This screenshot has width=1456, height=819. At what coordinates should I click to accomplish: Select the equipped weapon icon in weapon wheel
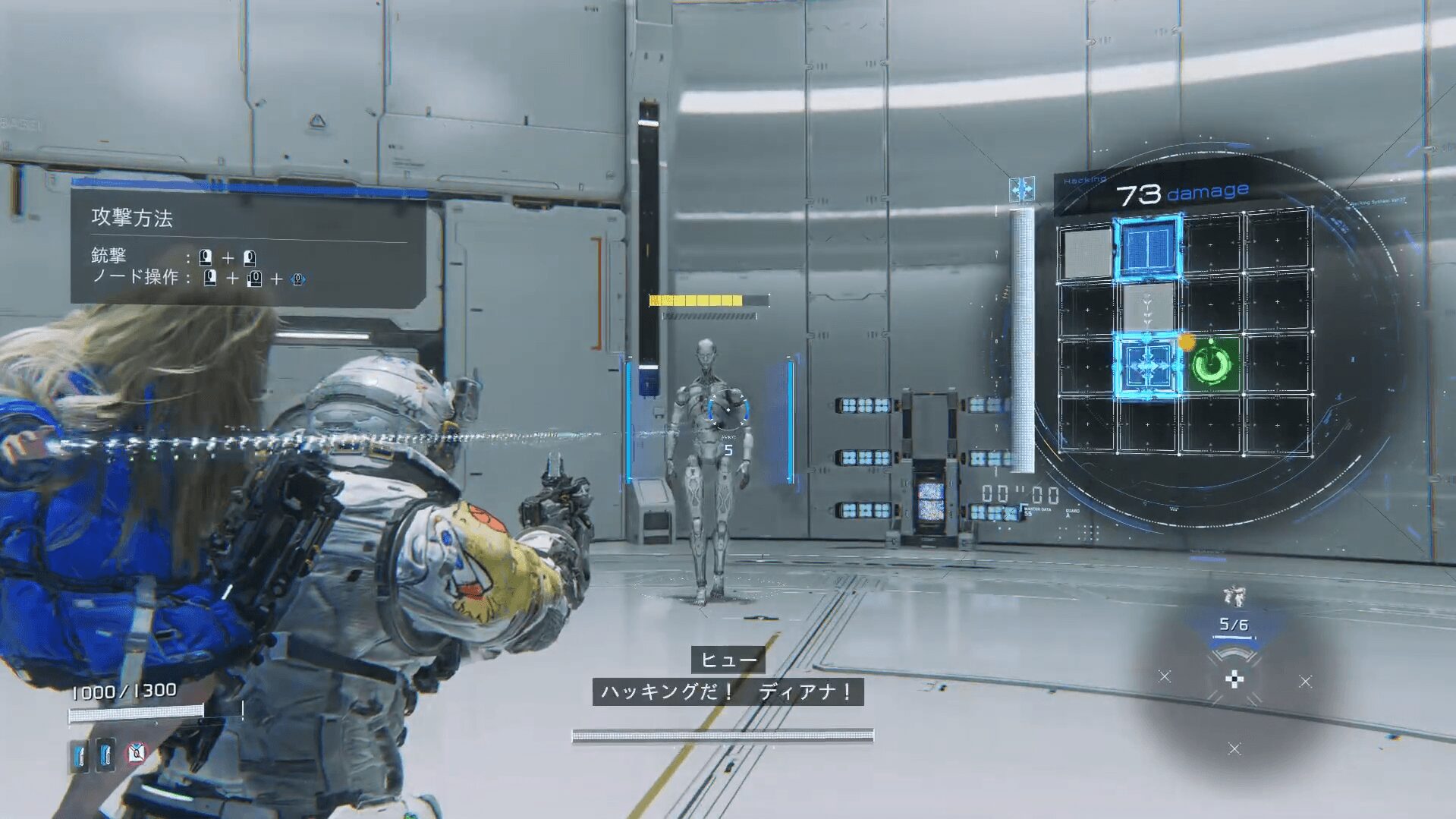click(1234, 596)
